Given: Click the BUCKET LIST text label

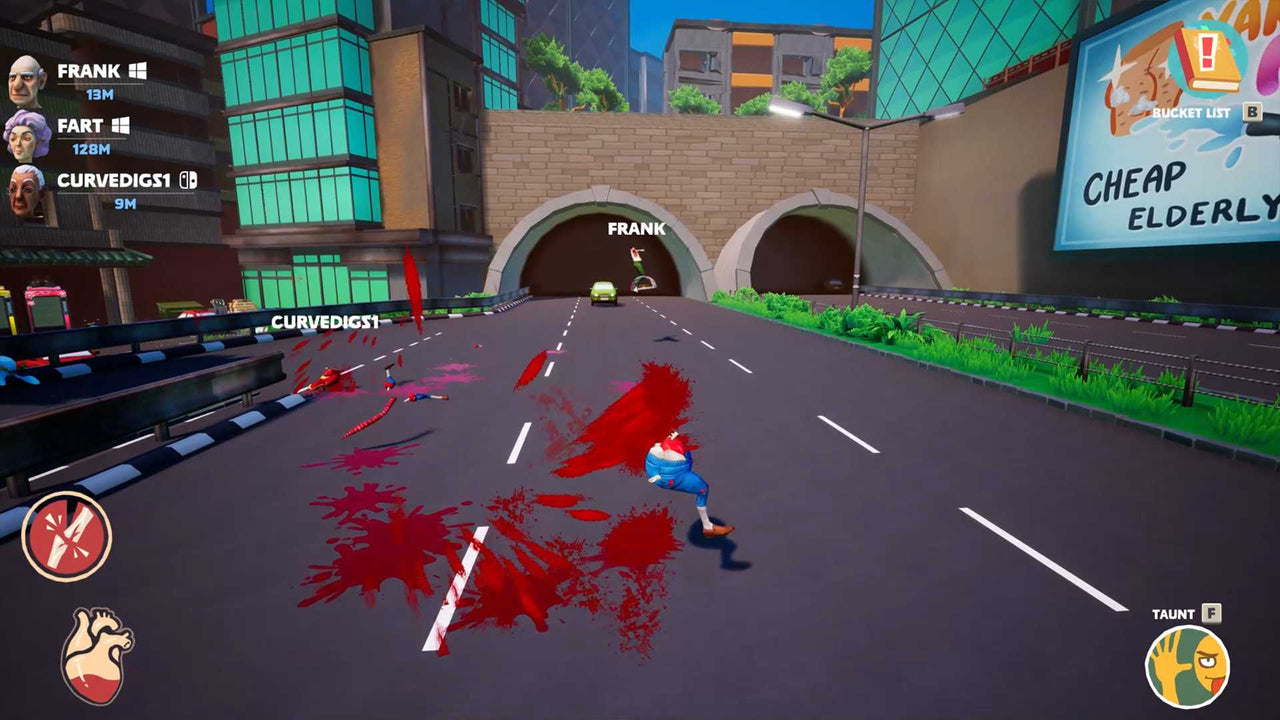Looking at the screenshot, I should point(1190,112).
